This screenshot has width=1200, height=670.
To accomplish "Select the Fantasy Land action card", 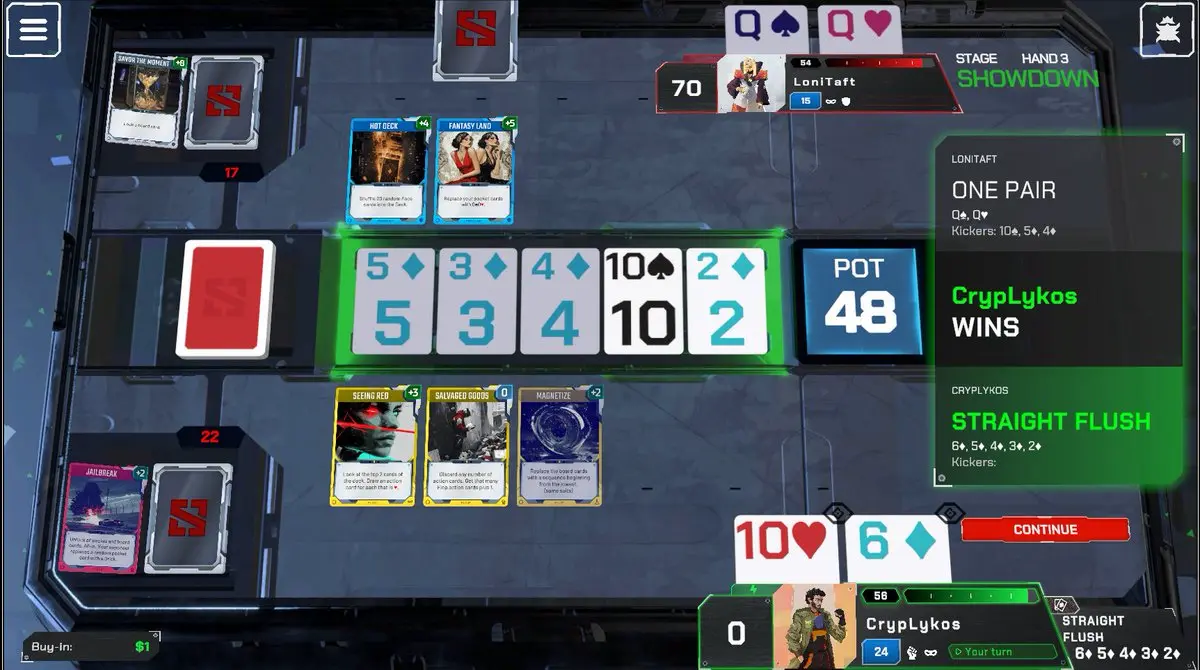I will pyautogui.click(x=476, y=171).
